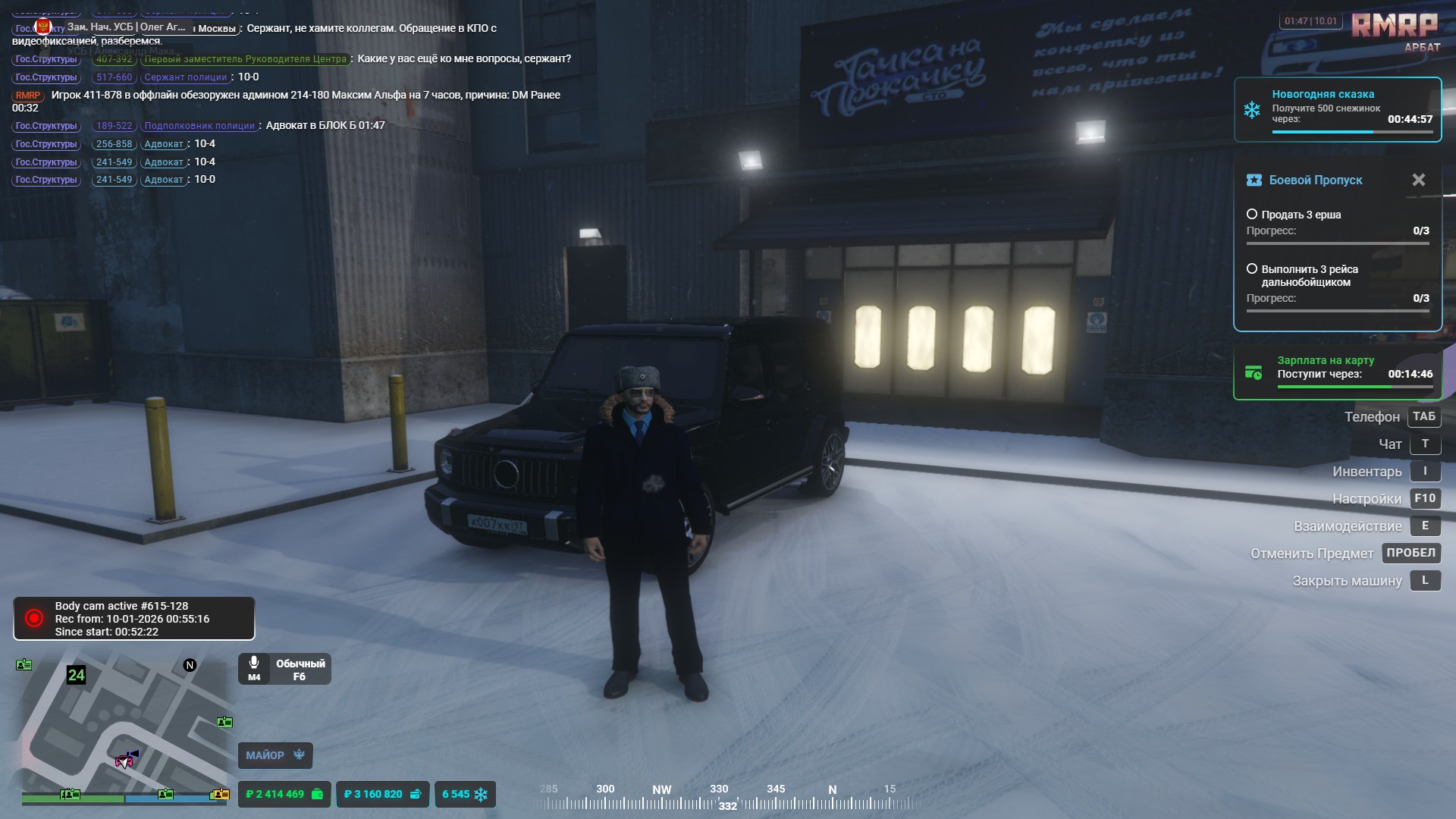Select player ID 517-660 in chat

click(x=114, y=77)
